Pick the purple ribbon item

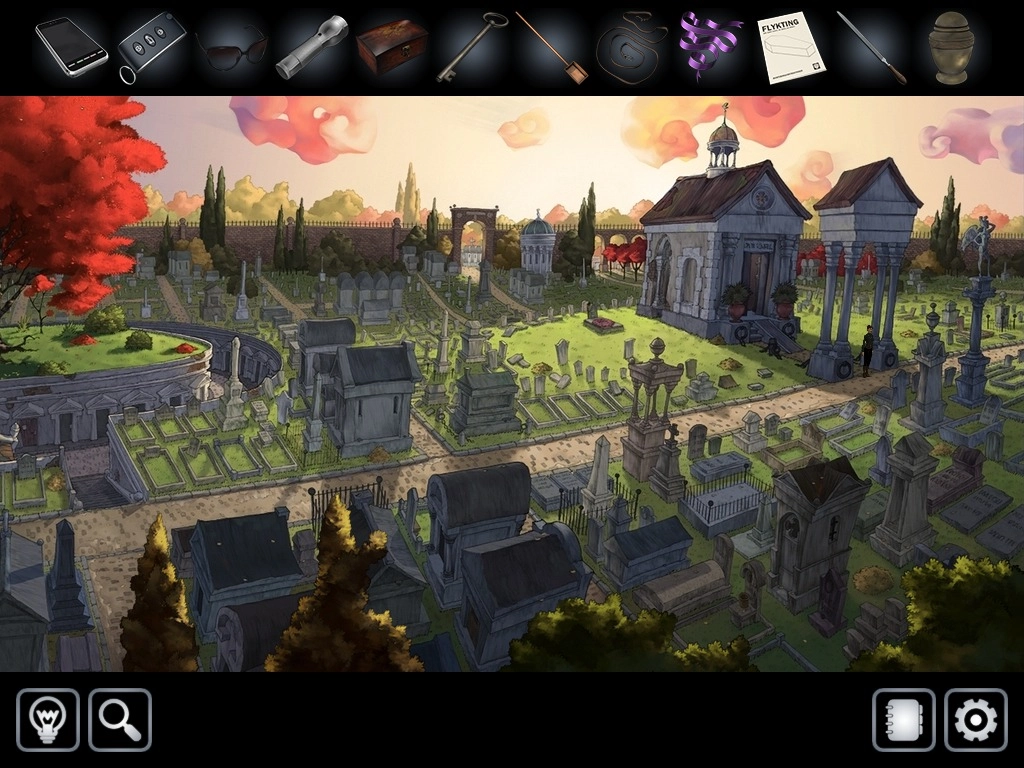point(711,46)
